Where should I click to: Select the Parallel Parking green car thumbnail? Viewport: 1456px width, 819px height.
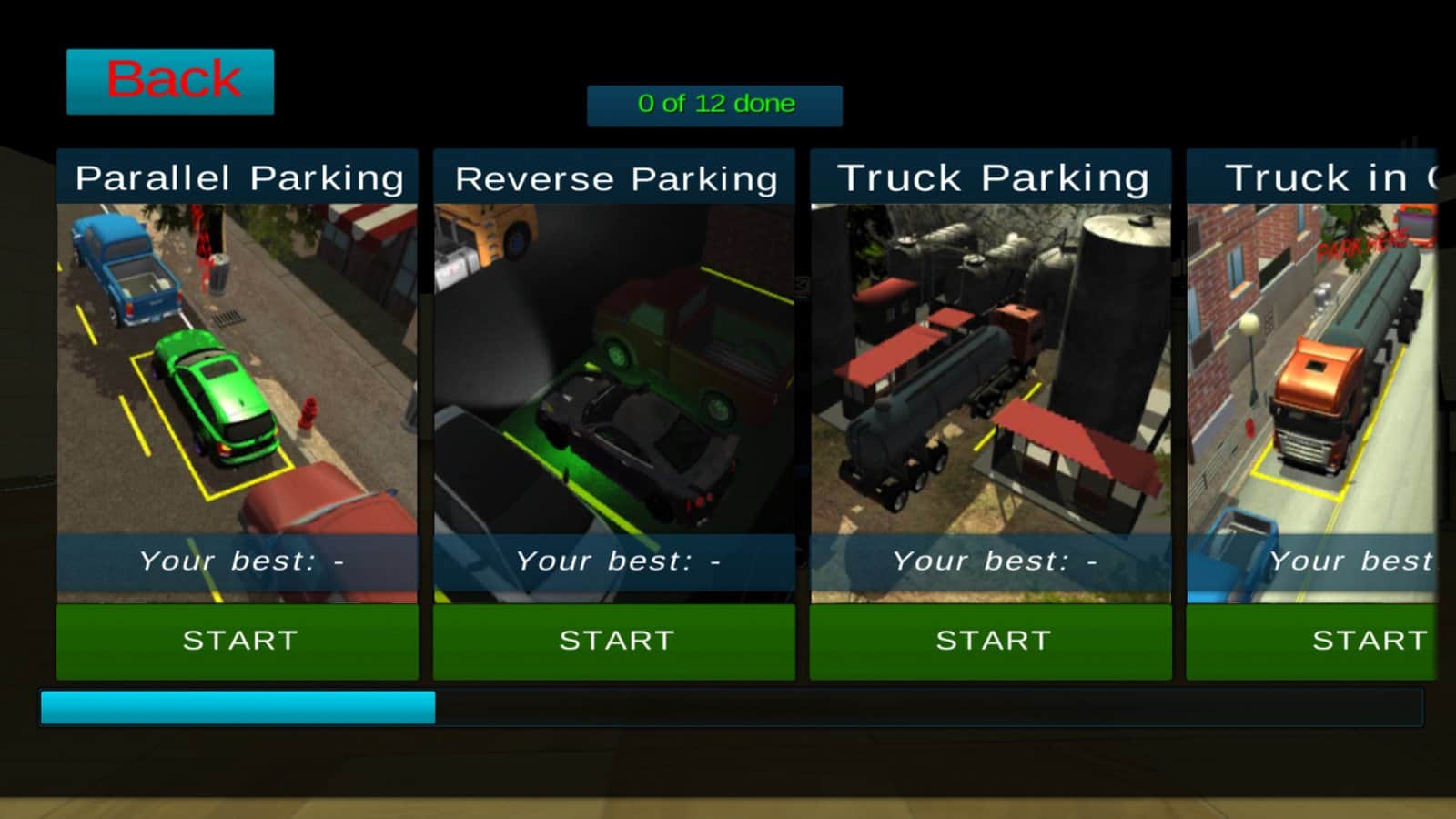238,369
